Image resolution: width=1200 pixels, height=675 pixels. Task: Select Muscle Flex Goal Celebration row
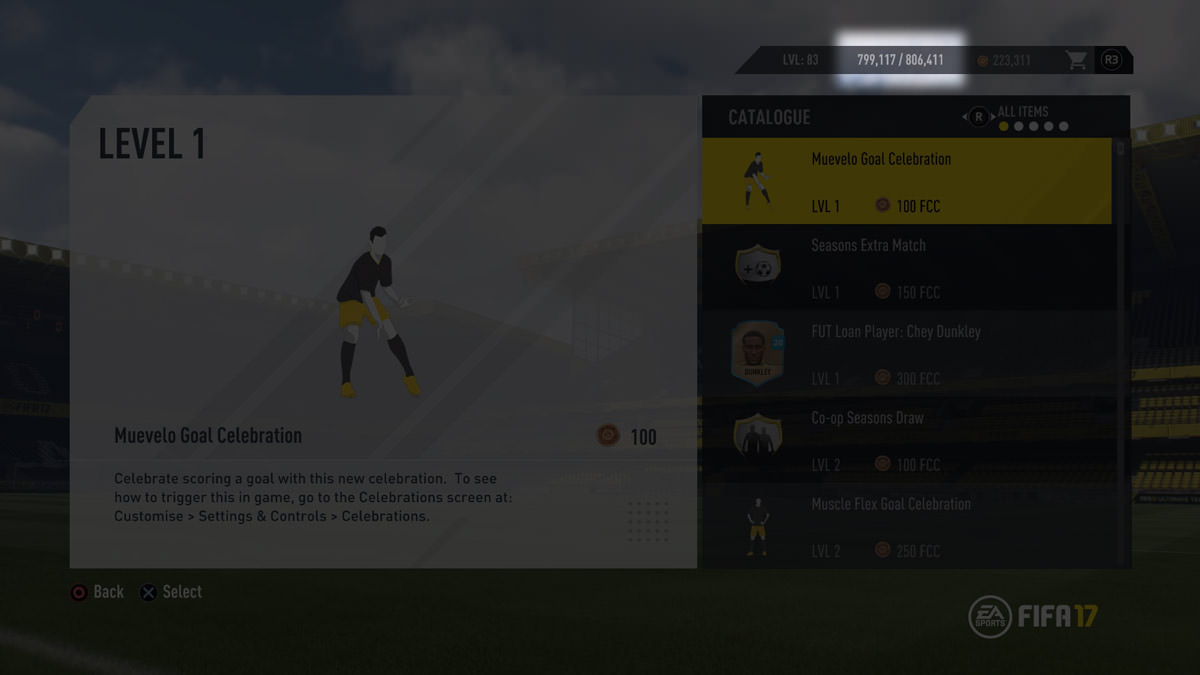tap(906, 527)
